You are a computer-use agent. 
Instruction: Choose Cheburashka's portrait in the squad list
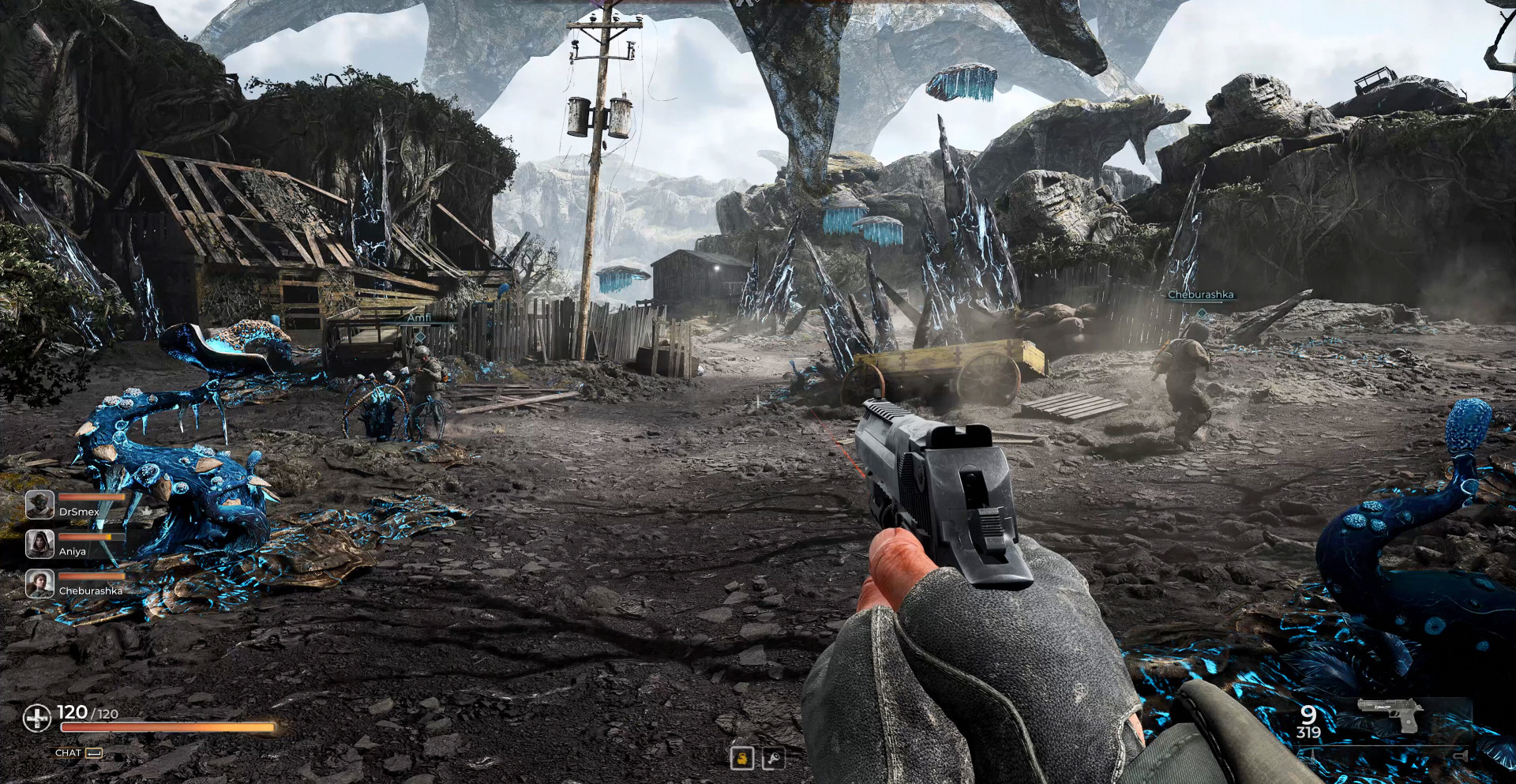click(x=39, y=583)
